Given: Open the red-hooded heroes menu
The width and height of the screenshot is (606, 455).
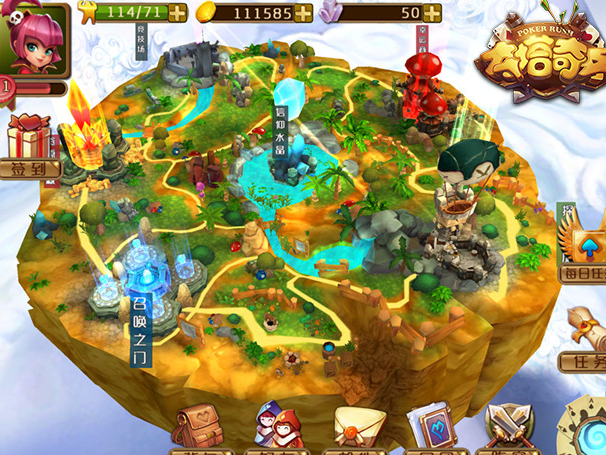Looking at the screenshot, I should coord(279,428).
